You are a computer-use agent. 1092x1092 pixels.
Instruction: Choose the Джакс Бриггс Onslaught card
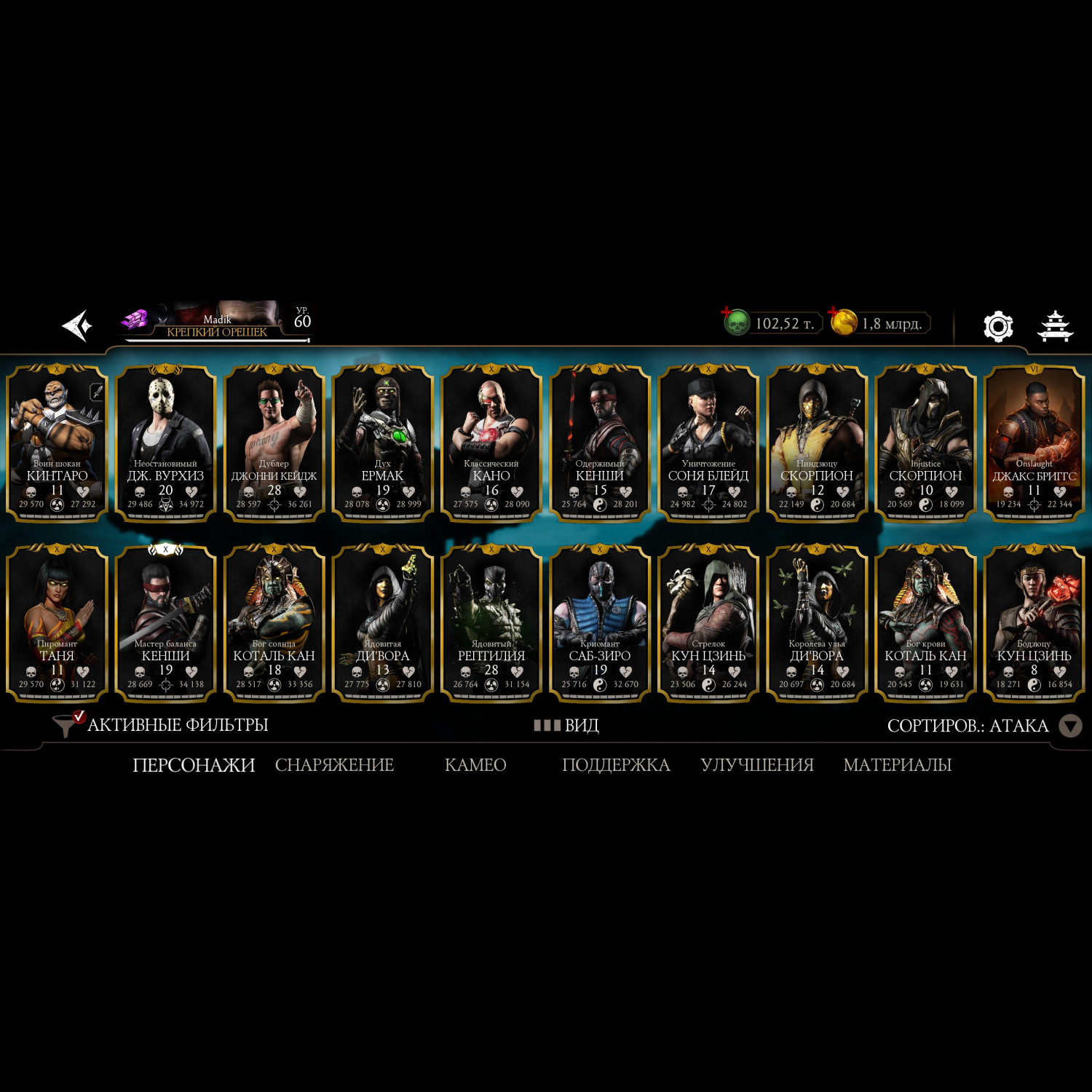tap(1034, 443)
